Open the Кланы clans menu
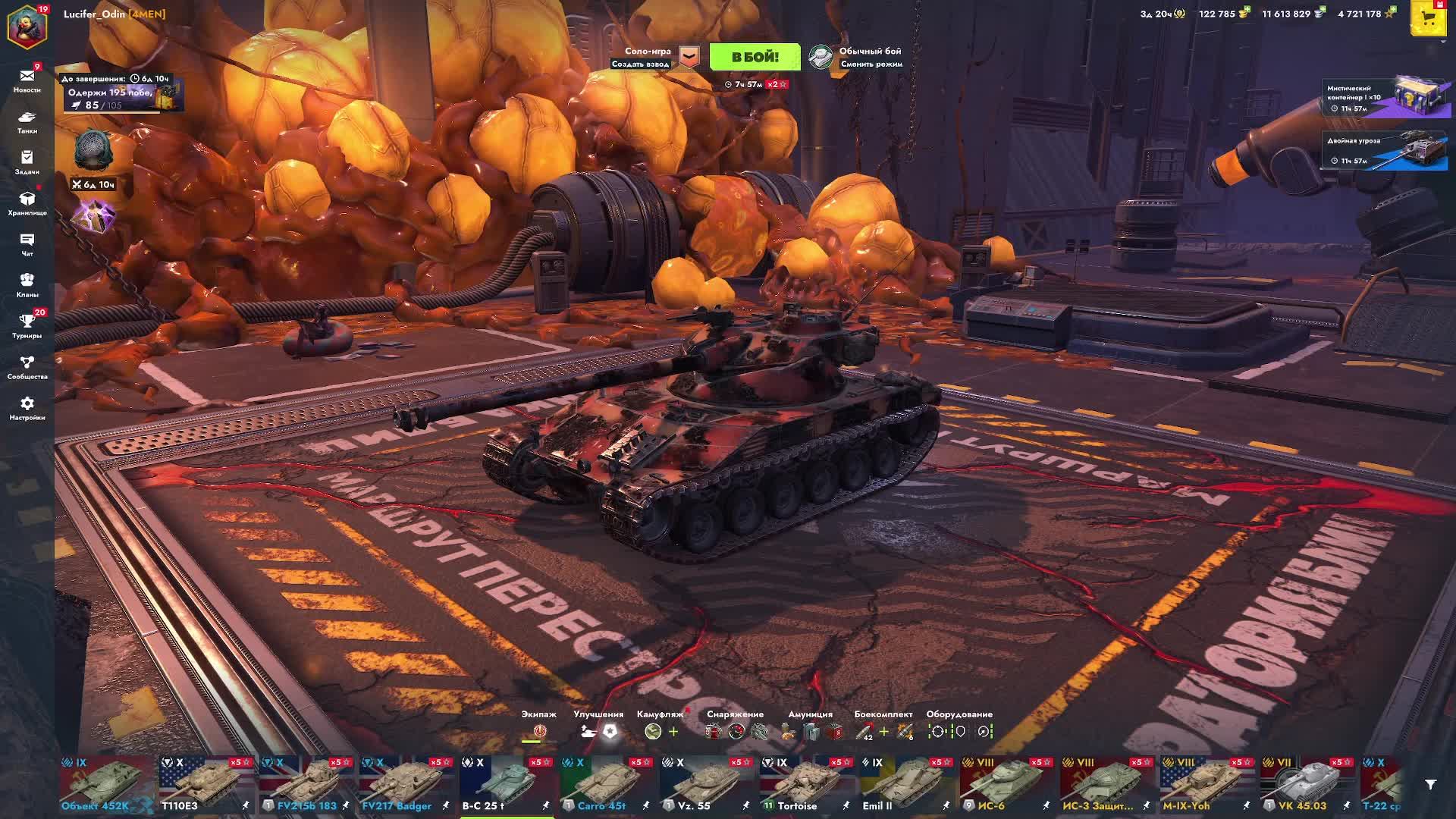This screenshot has width=1456, height=819. pyautogui.click(x=27, y=284)
